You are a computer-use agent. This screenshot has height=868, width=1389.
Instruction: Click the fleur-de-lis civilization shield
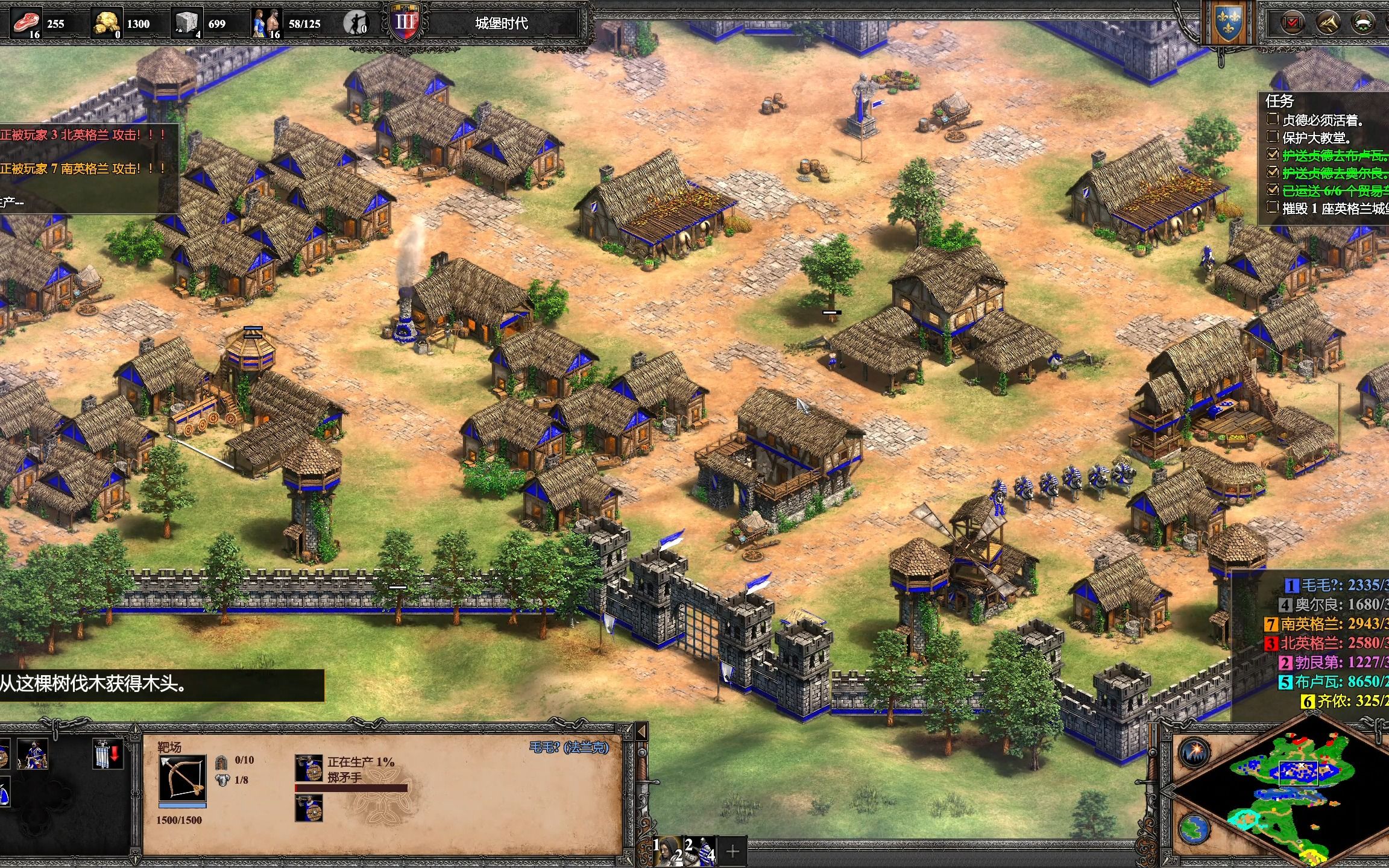tap(1227, 23)
